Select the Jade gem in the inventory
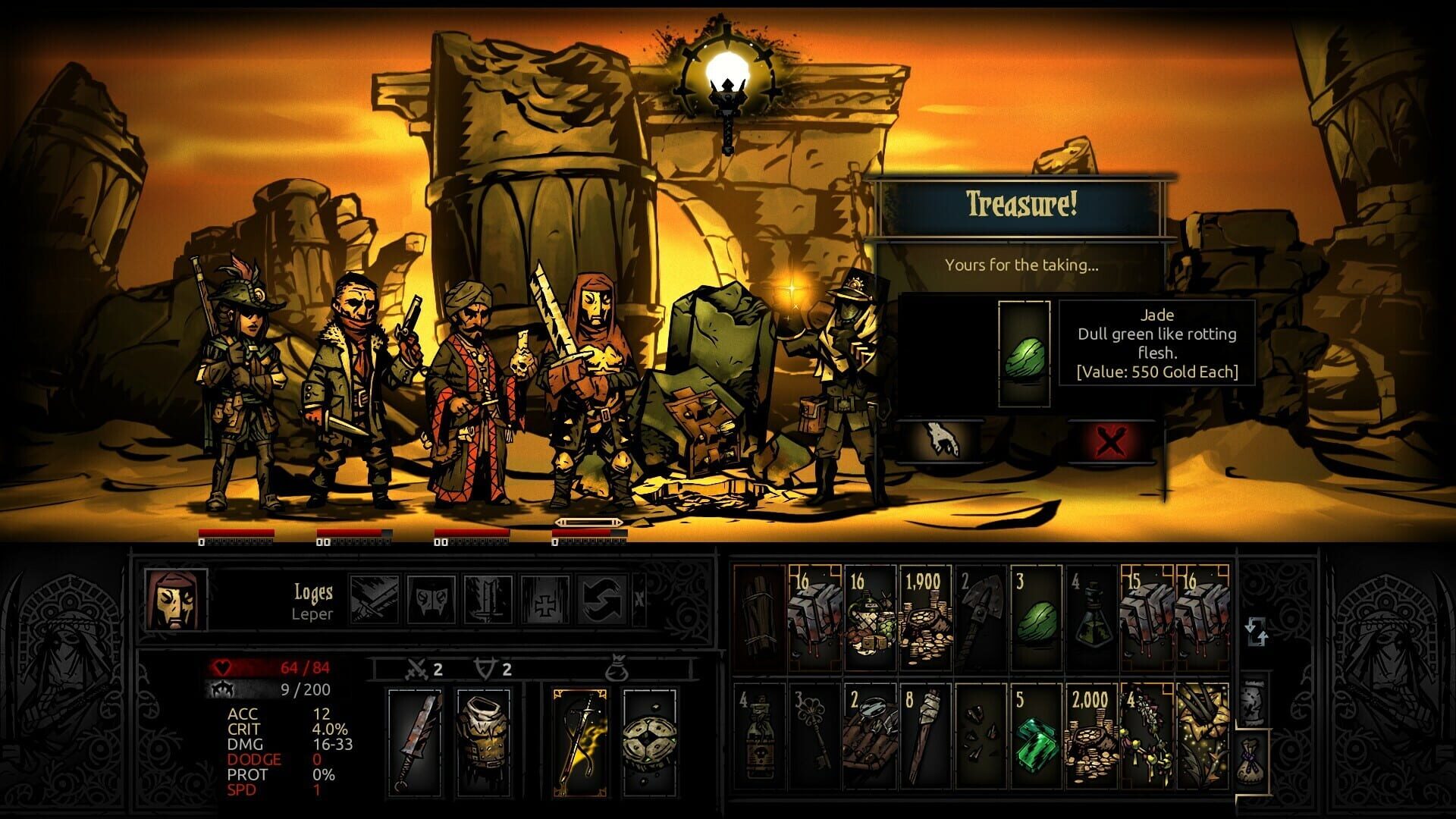 1037,616
